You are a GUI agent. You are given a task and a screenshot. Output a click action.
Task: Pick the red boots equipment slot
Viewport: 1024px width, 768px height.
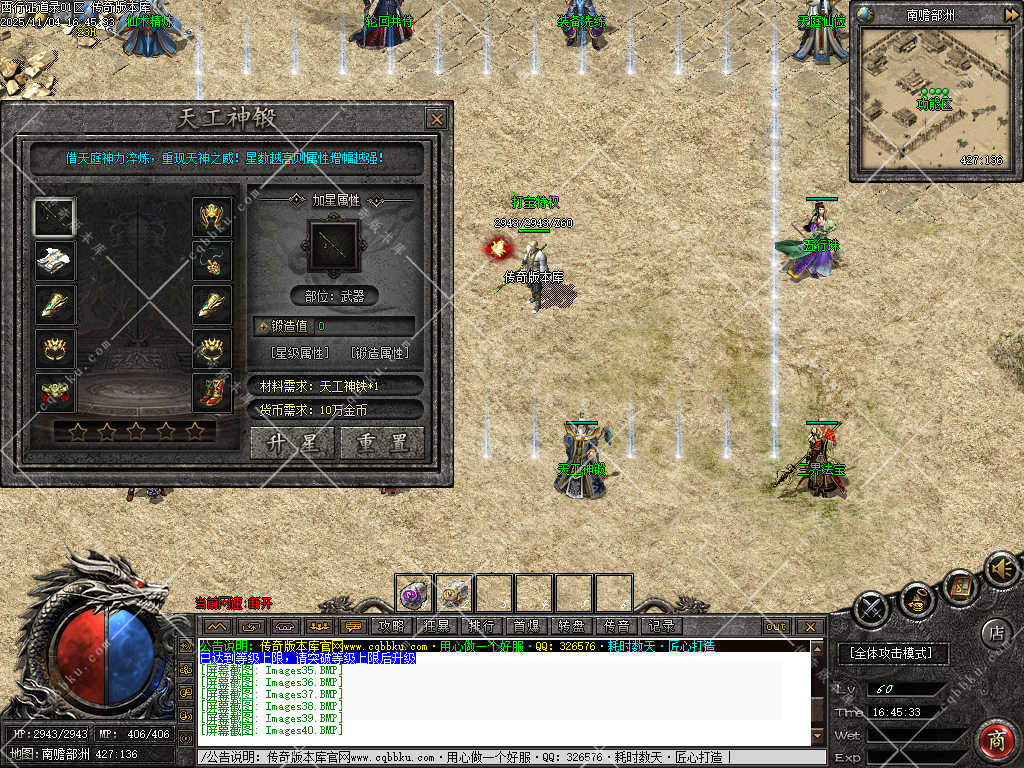(212, 393)
